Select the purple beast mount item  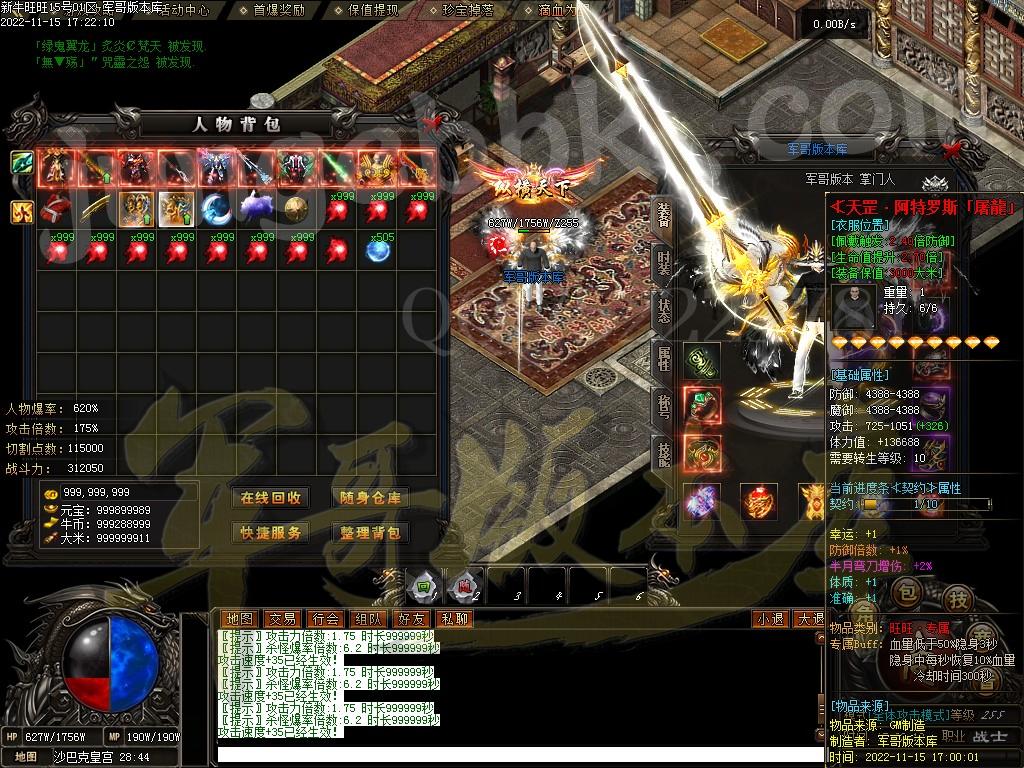(x=257, y=208)
